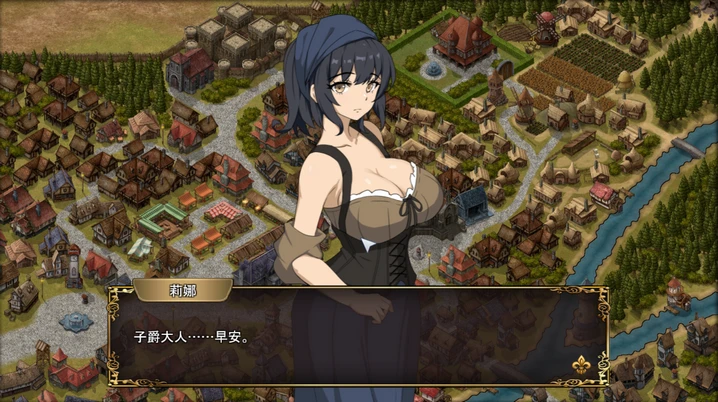The height and width of the screenshot is (402, 718).
Task: Click the golden fleur-de-lis continue icon
Action: click(579, 367)
